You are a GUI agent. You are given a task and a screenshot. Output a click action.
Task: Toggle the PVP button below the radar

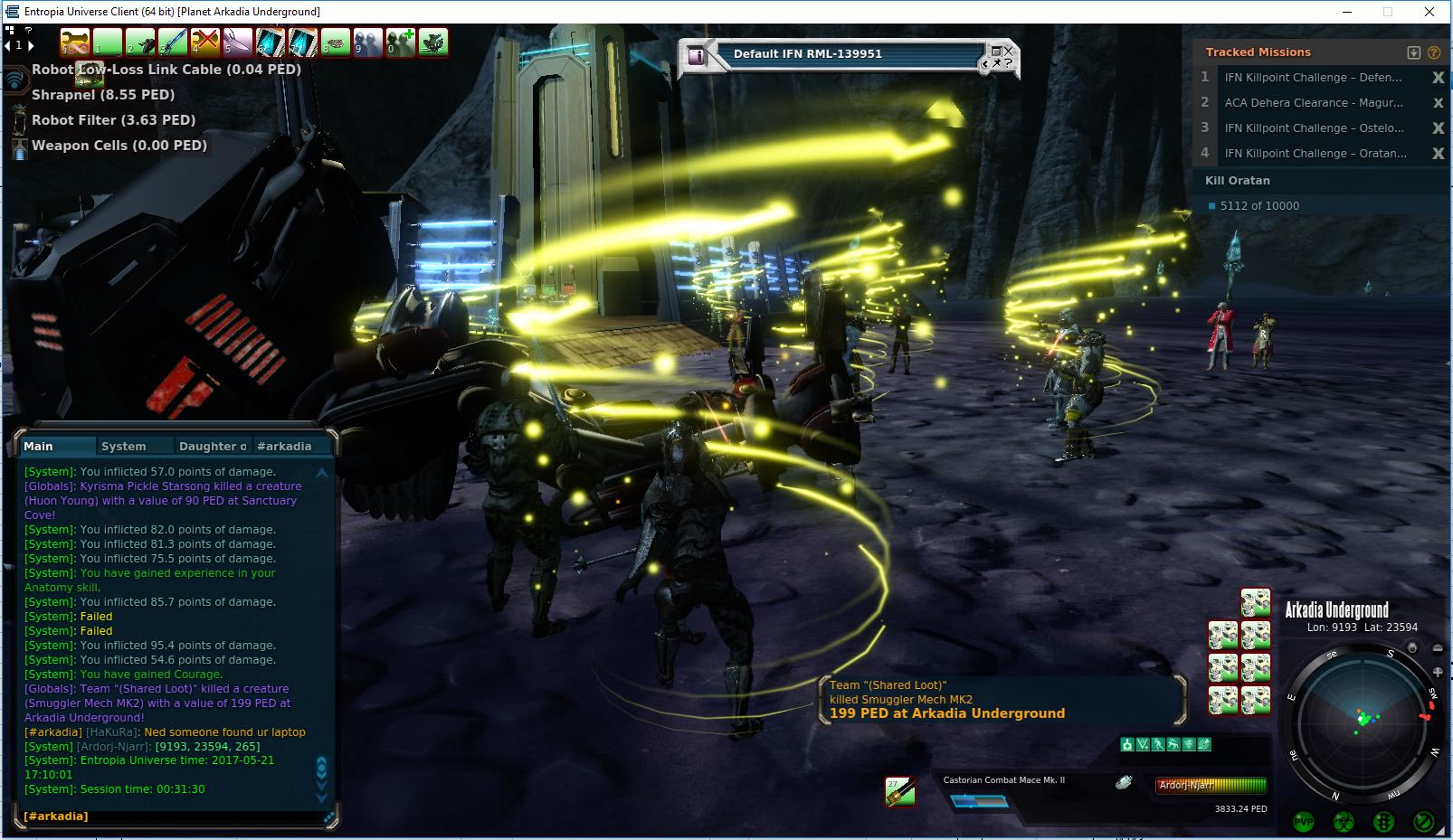(1304, 822)
